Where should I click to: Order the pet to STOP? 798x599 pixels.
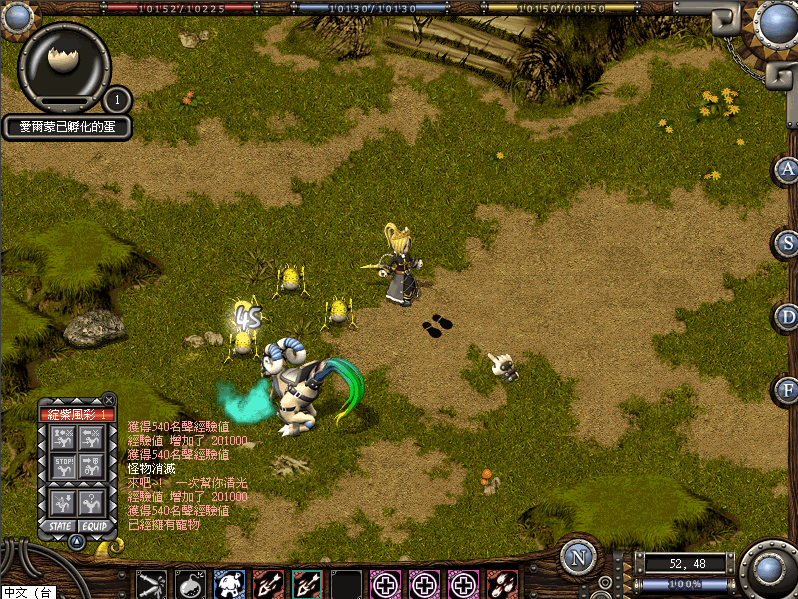point(63,465)
